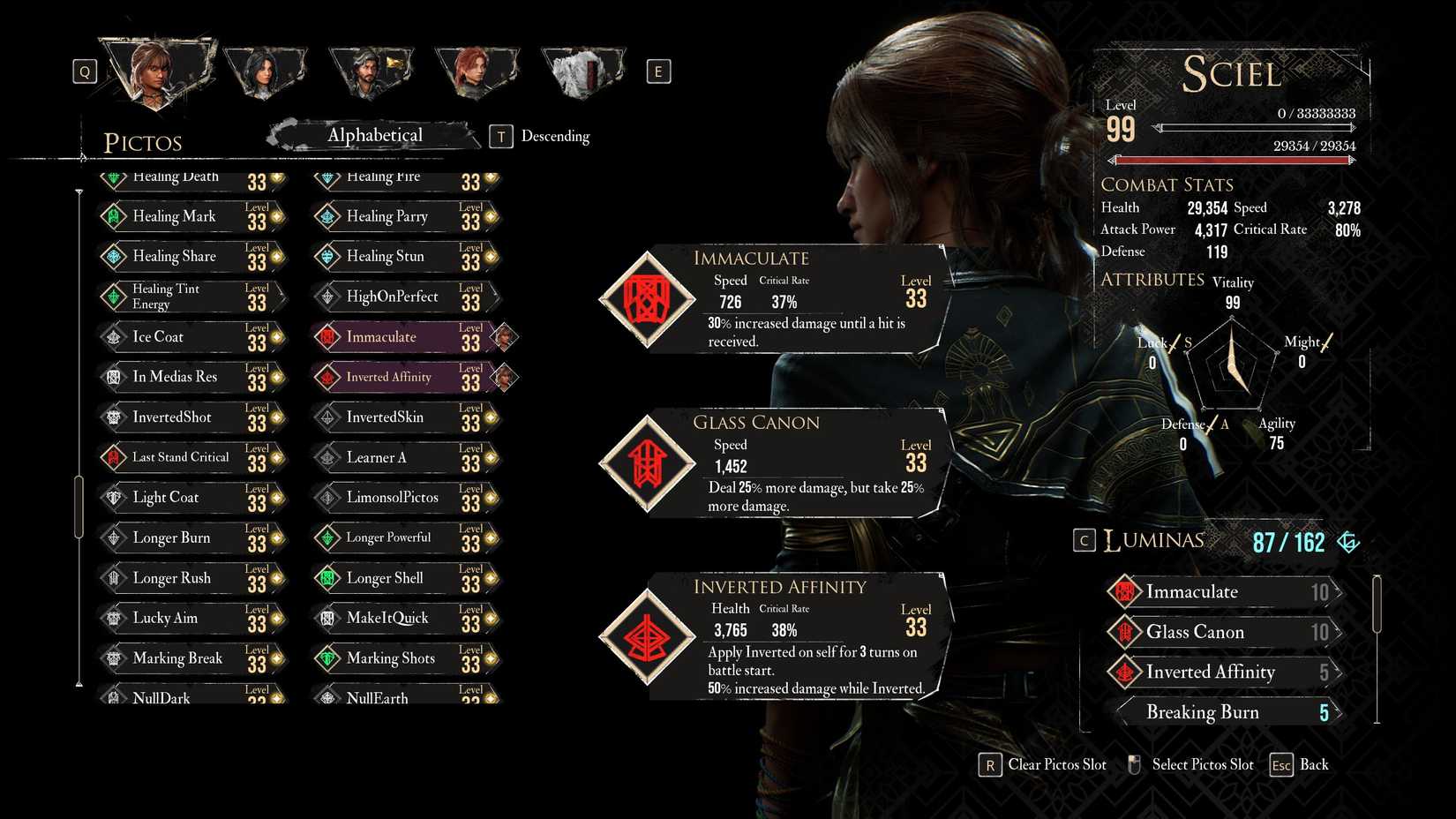This screenshot has height=819, width=1456.
Task: Click the green Marking Shots picto icon
Action: tap(327, 658)
